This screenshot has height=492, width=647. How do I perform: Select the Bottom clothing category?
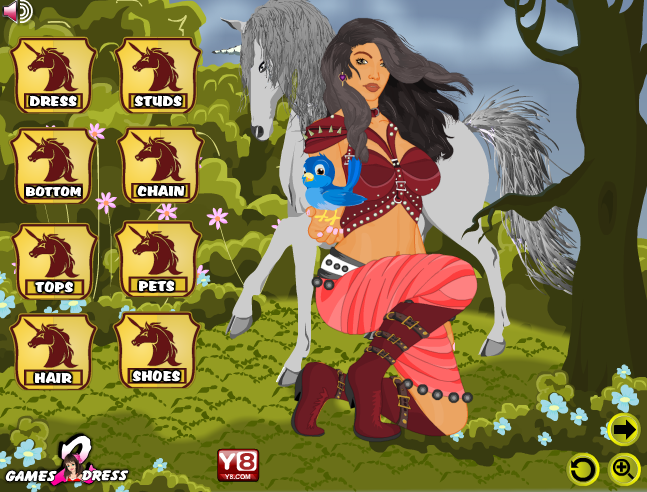(x=53, y=166)
